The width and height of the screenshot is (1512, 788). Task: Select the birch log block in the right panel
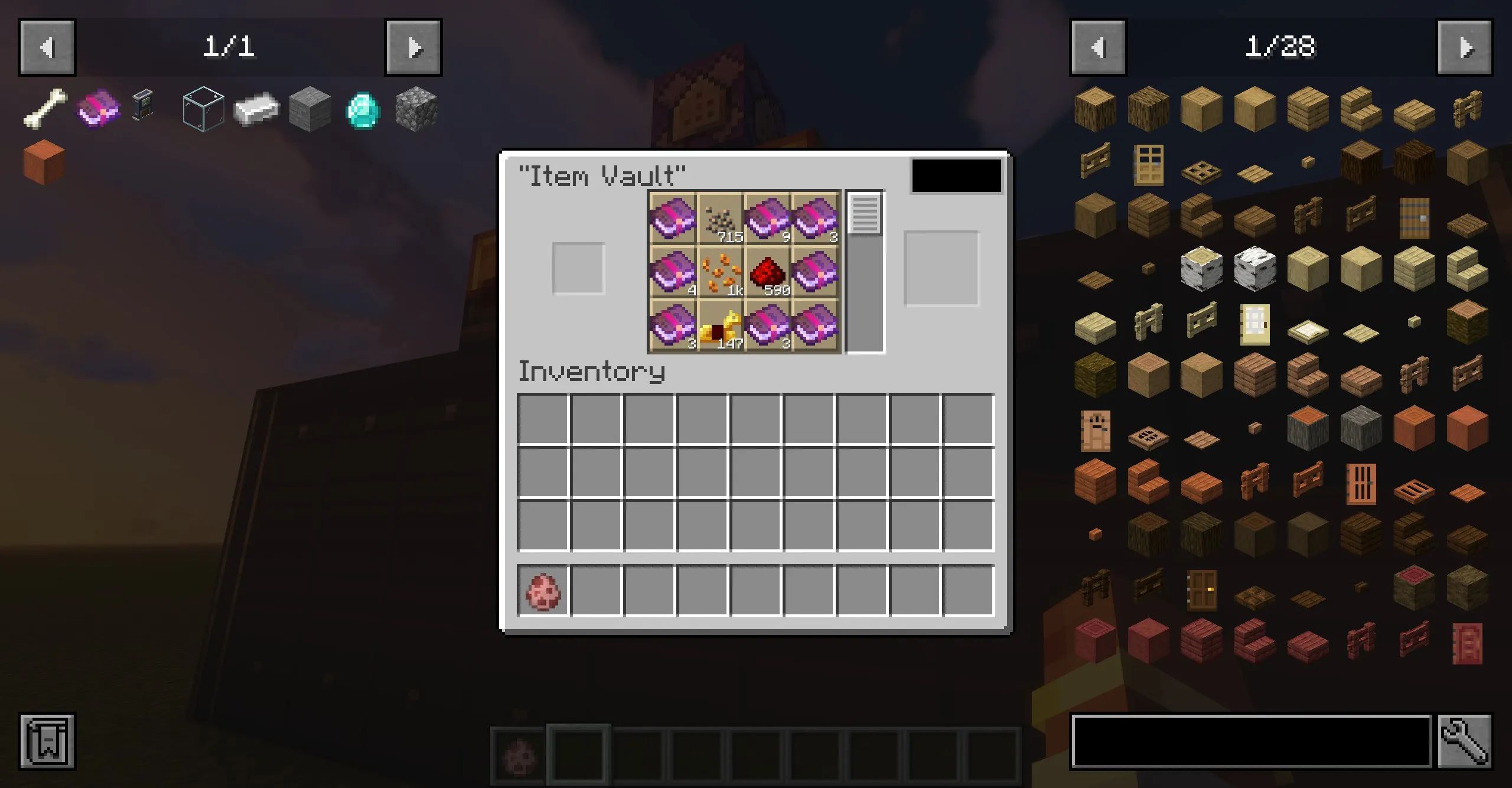[x=1202, y=269]
